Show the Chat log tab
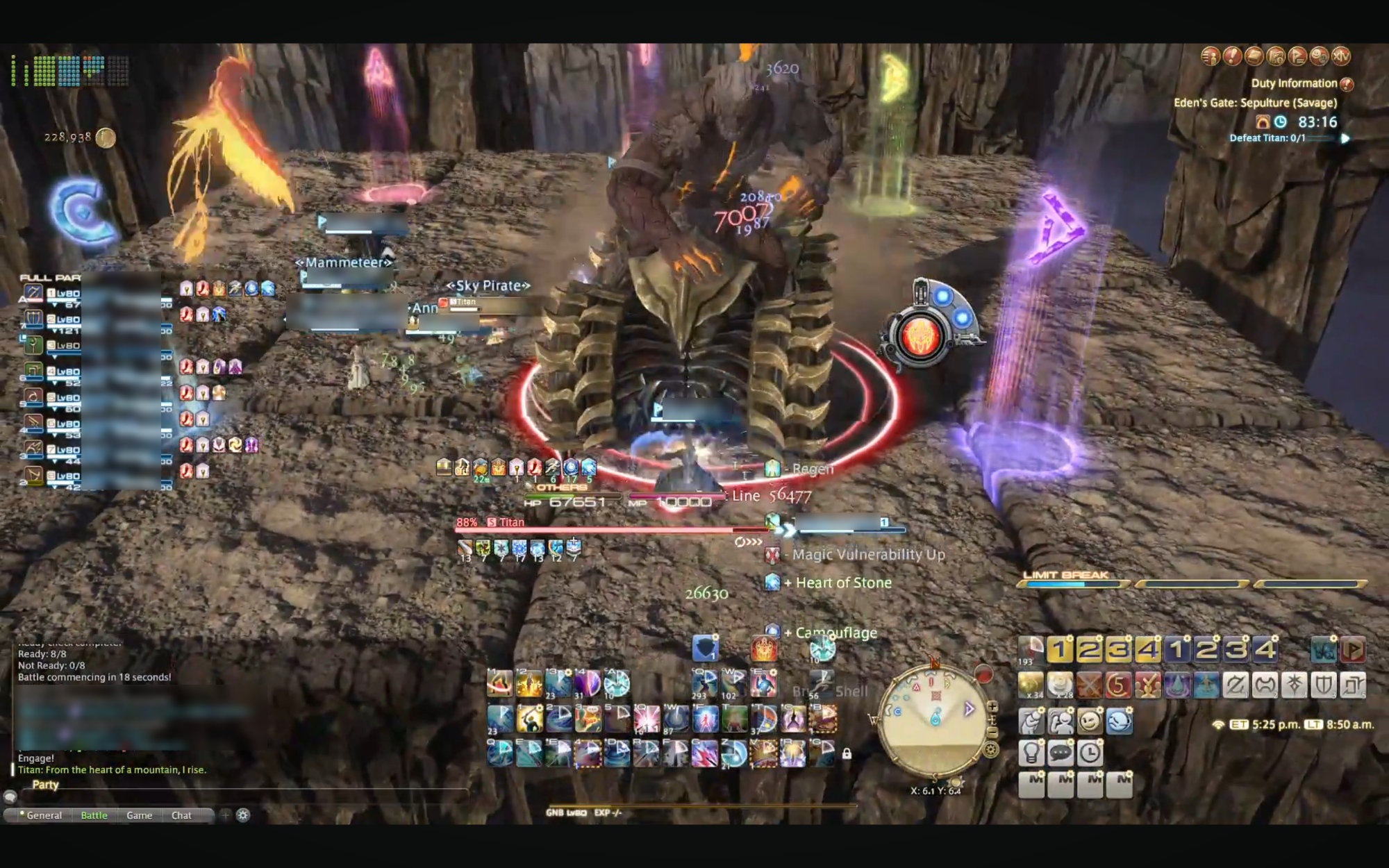This screenshot has width=1389, height=868. coord(181,815)
